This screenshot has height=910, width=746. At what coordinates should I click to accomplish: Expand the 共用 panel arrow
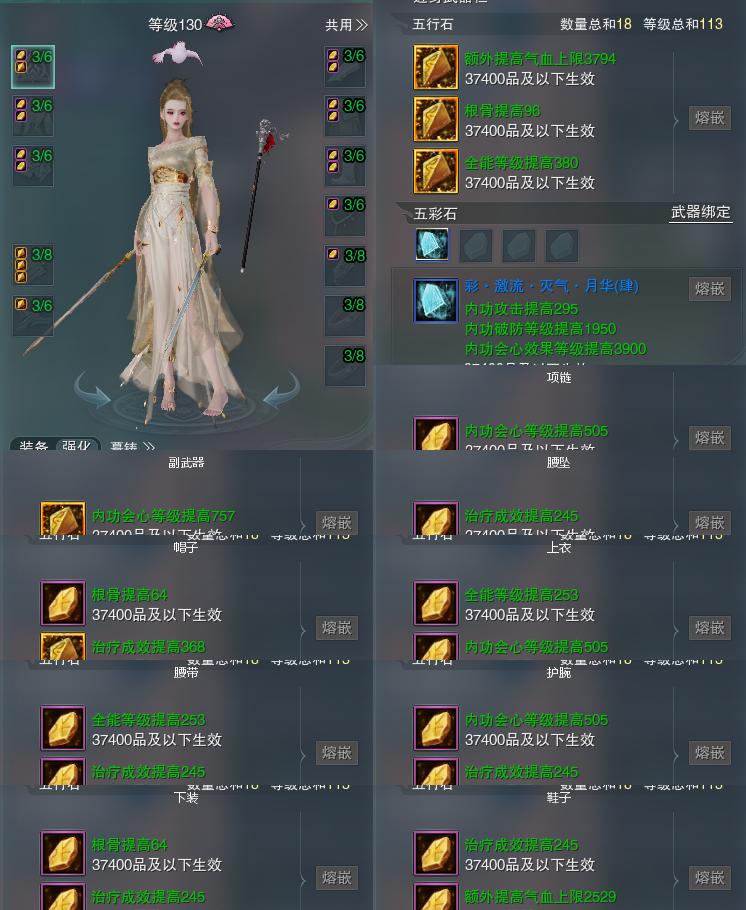pos(347,25)
